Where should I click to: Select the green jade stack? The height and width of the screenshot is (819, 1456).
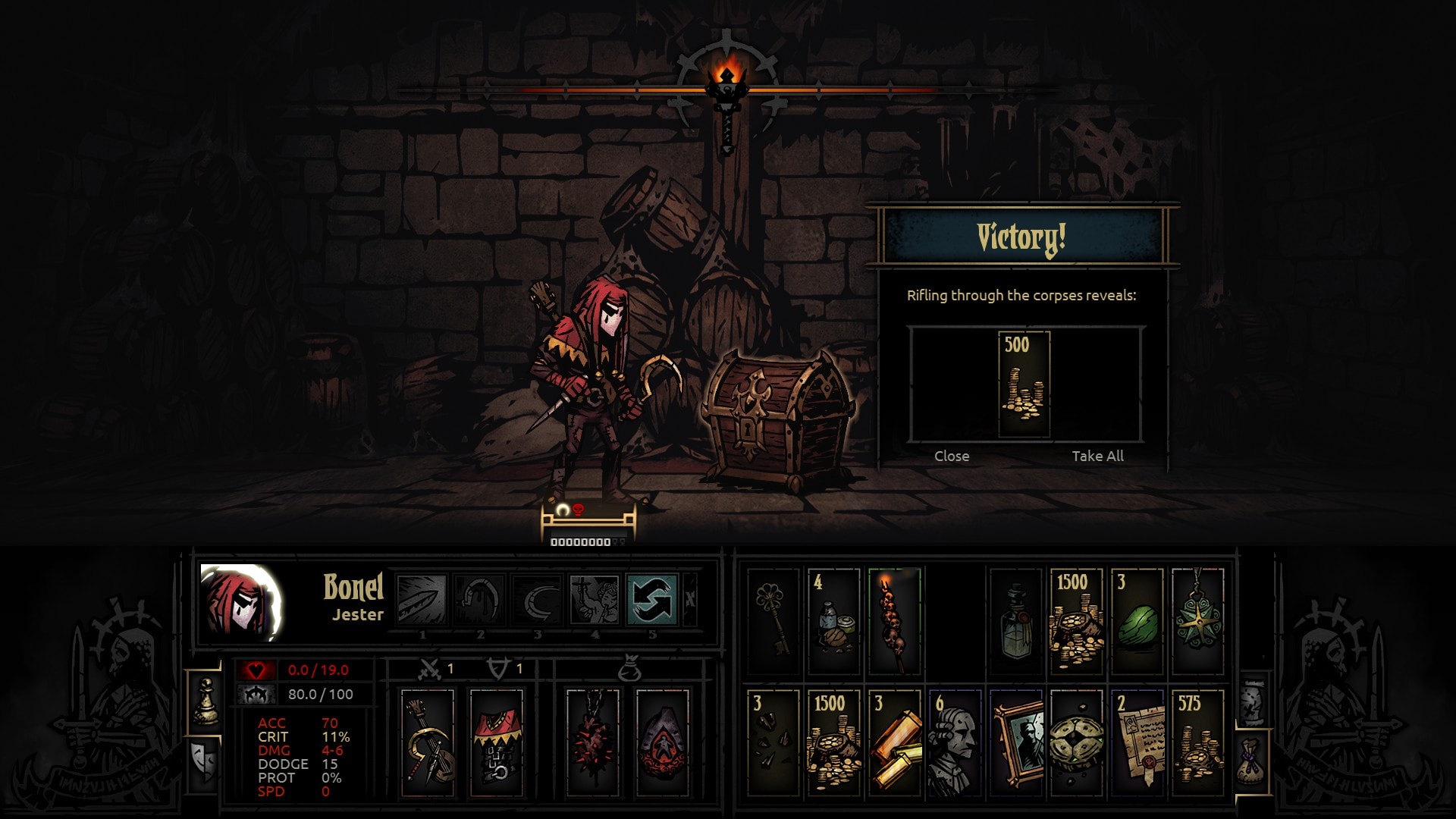click(x=1137, y=622)
